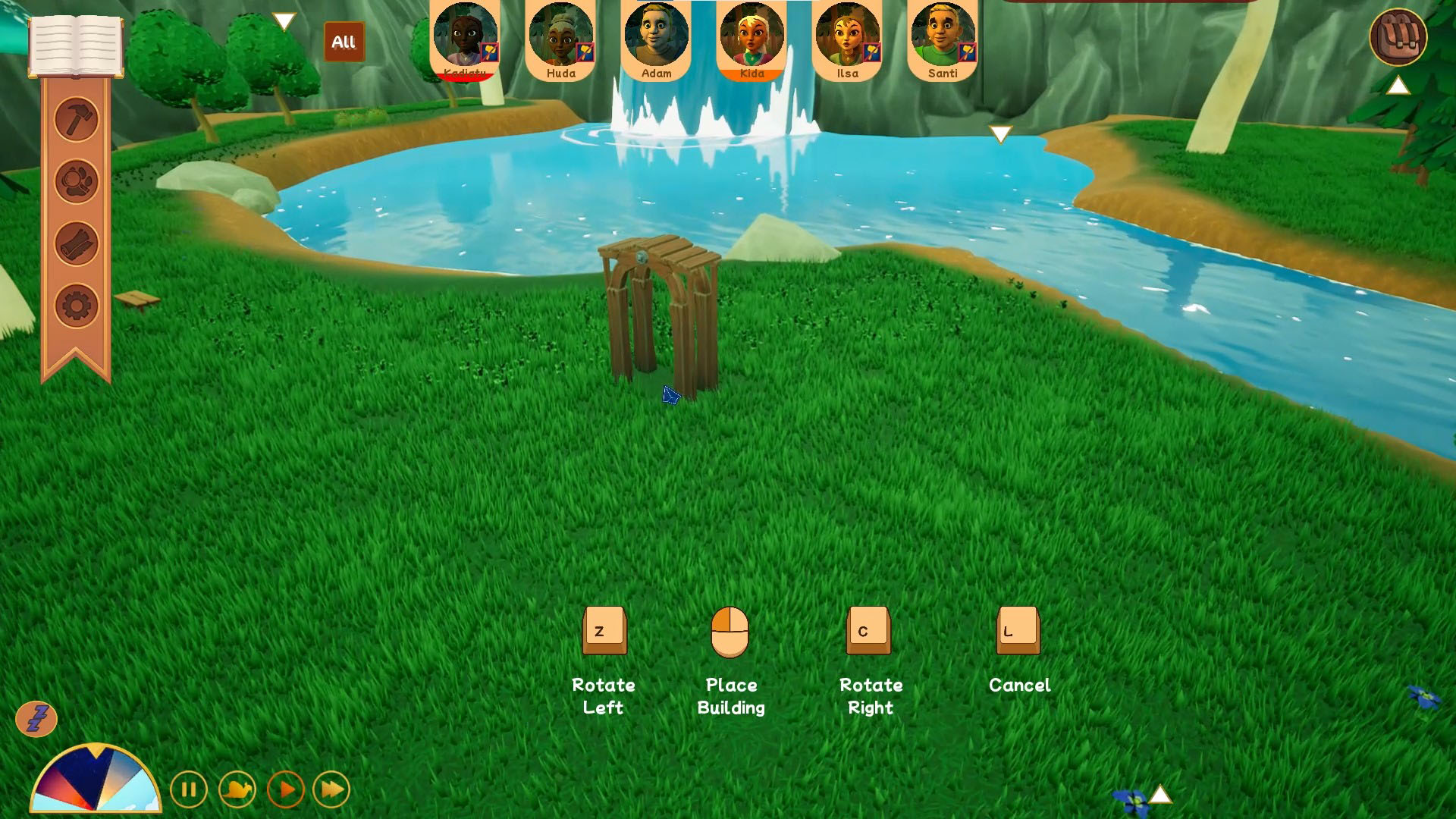The height and width of the screenshot is (819, 1456).
Task: Select the All characters filter button
Action: (x=344, y=42)
